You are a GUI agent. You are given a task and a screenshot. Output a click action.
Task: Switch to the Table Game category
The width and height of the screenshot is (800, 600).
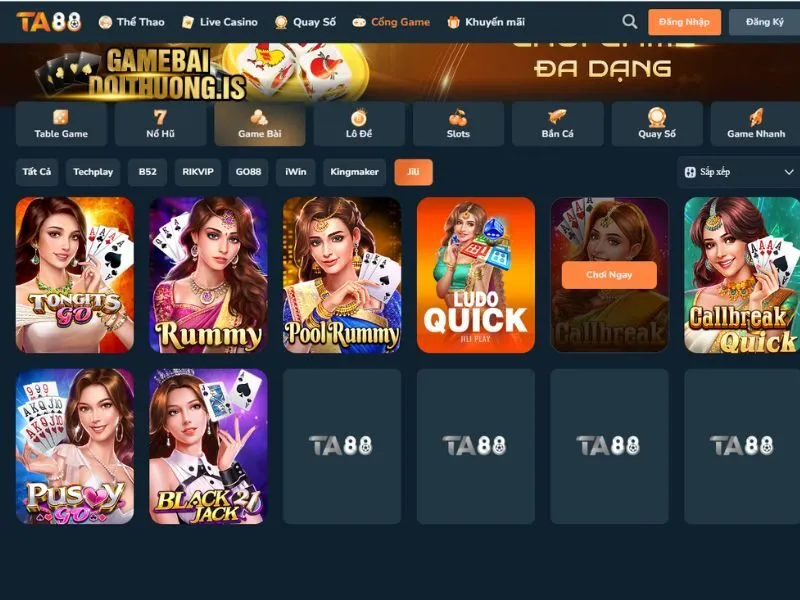(61, 124)
